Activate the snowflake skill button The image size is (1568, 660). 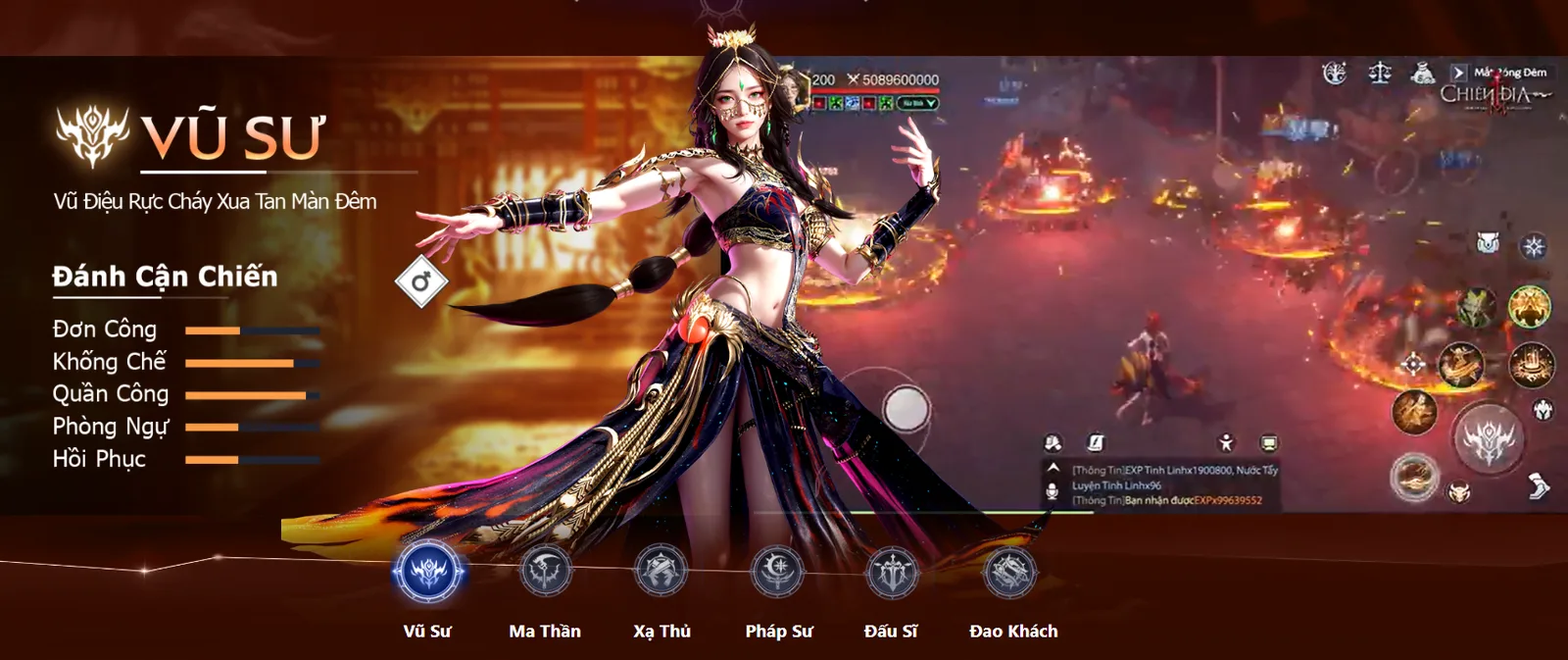[x=1534, y=245]
